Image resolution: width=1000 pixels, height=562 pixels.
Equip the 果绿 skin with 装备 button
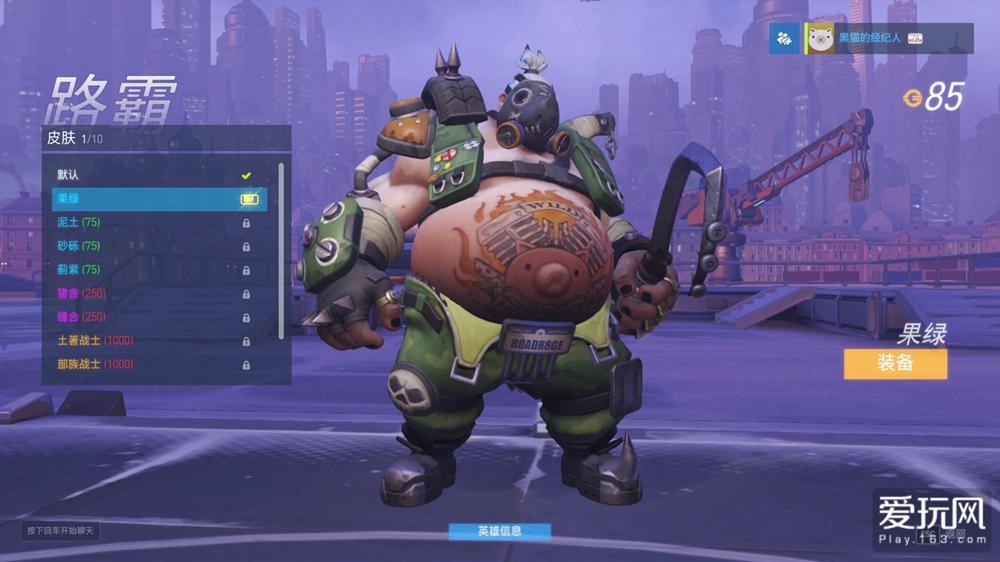pyautogui.click(x=894, y=364)
